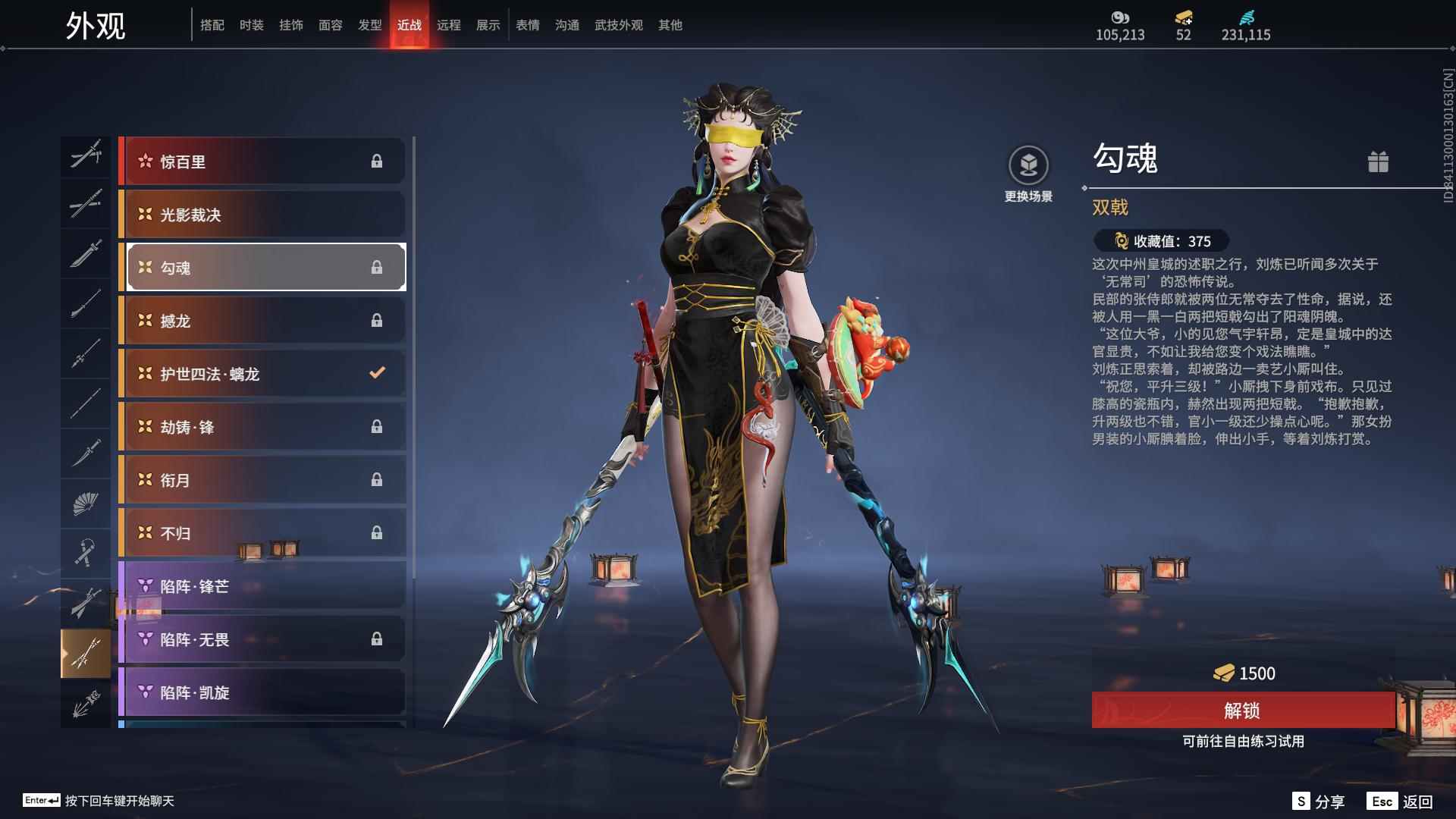Select the equipped 护世四法·螭龙 skin

(262, 374)
